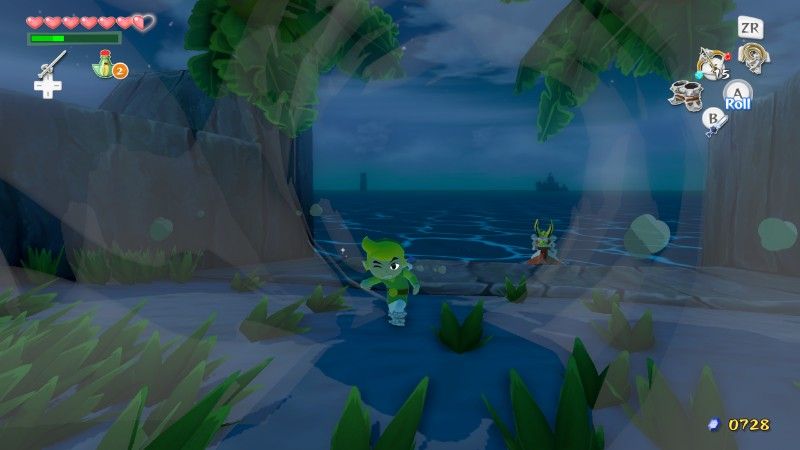This screenshot has width=800, height=450.
Task: Select the Grappling Hook rope item
Action: [752, 56]
